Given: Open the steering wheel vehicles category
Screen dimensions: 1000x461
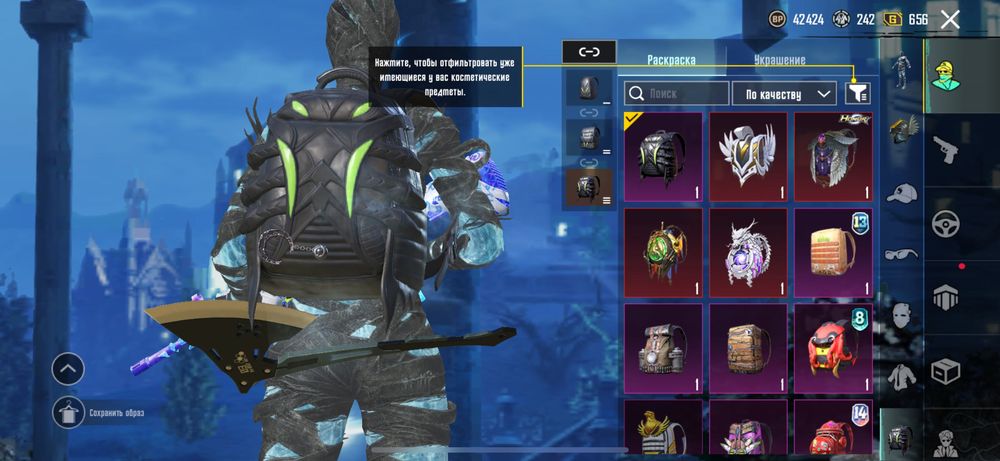Looking at the screenshot, I should coord(945,223).
